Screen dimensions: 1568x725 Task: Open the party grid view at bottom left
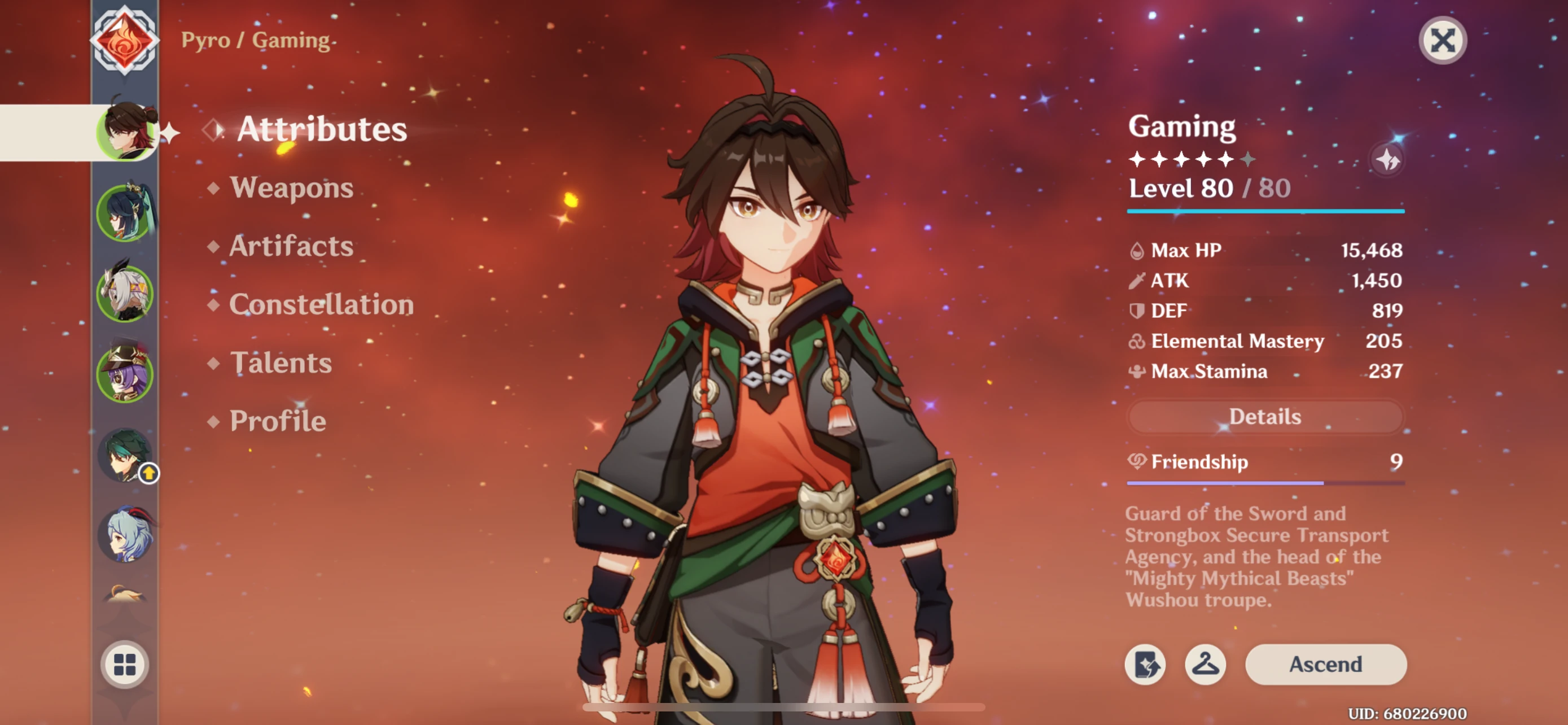125,665
